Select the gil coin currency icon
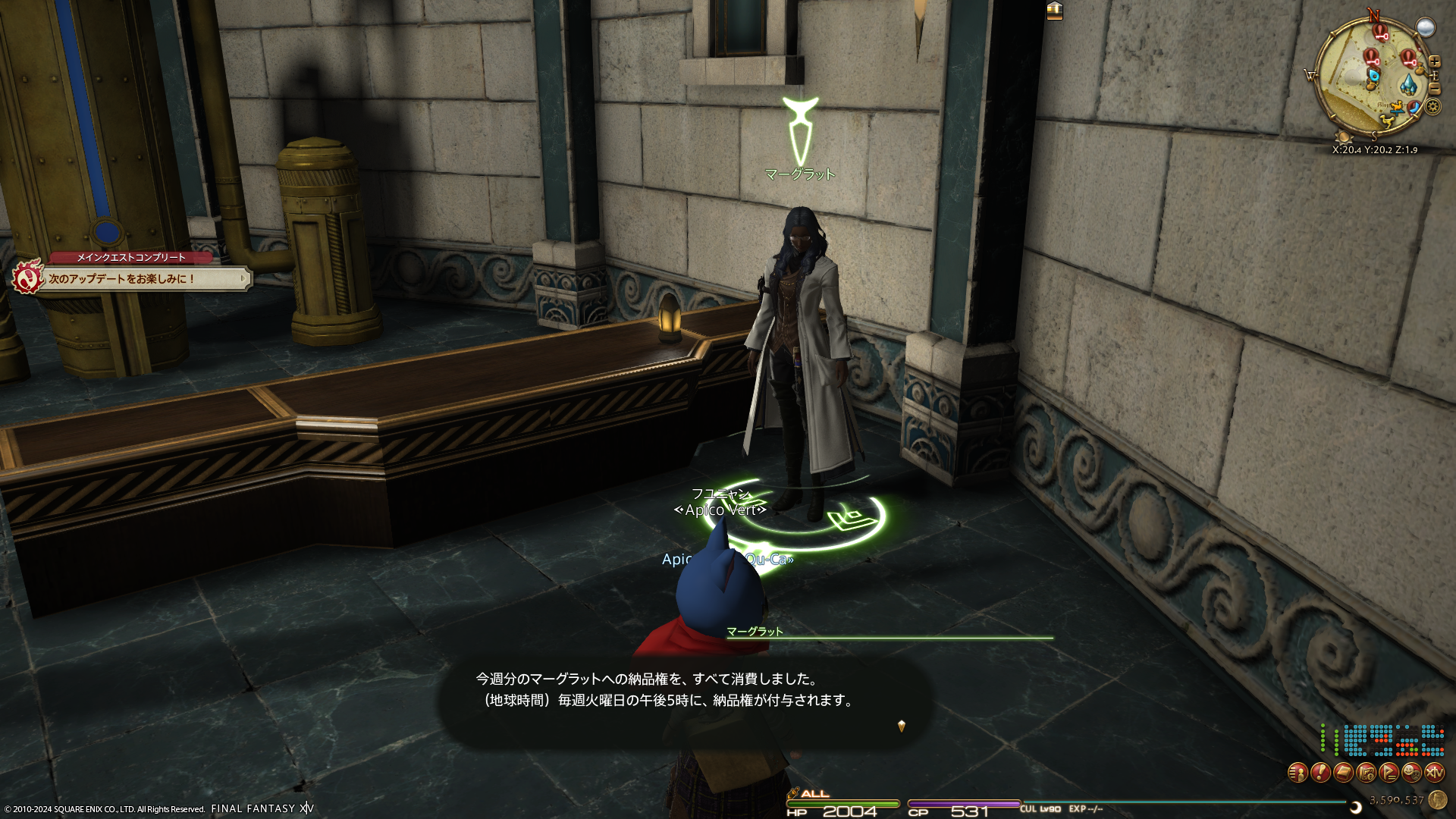 click(1437, 799)
